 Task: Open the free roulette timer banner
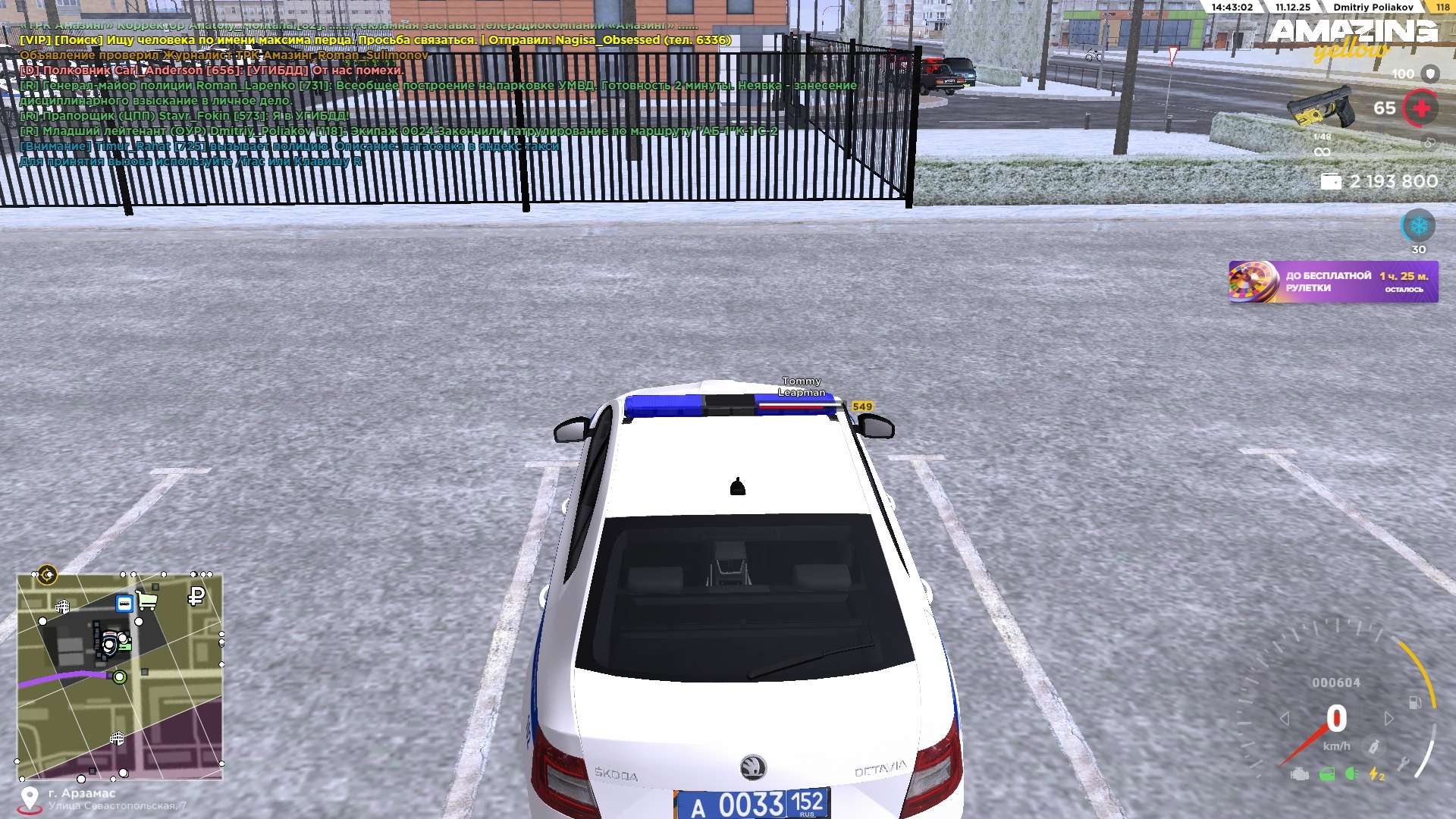[1332, 282]
